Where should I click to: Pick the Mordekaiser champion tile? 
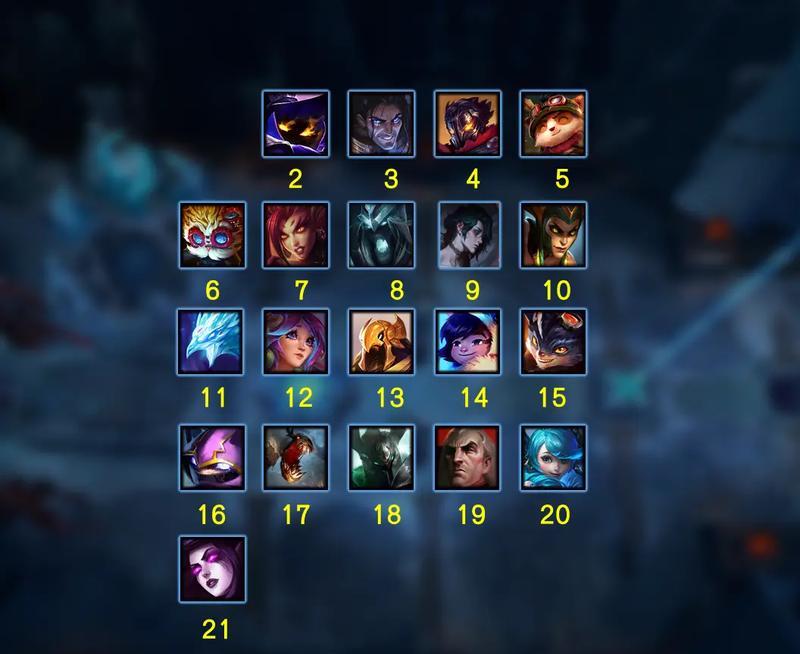tap(381, 458)
